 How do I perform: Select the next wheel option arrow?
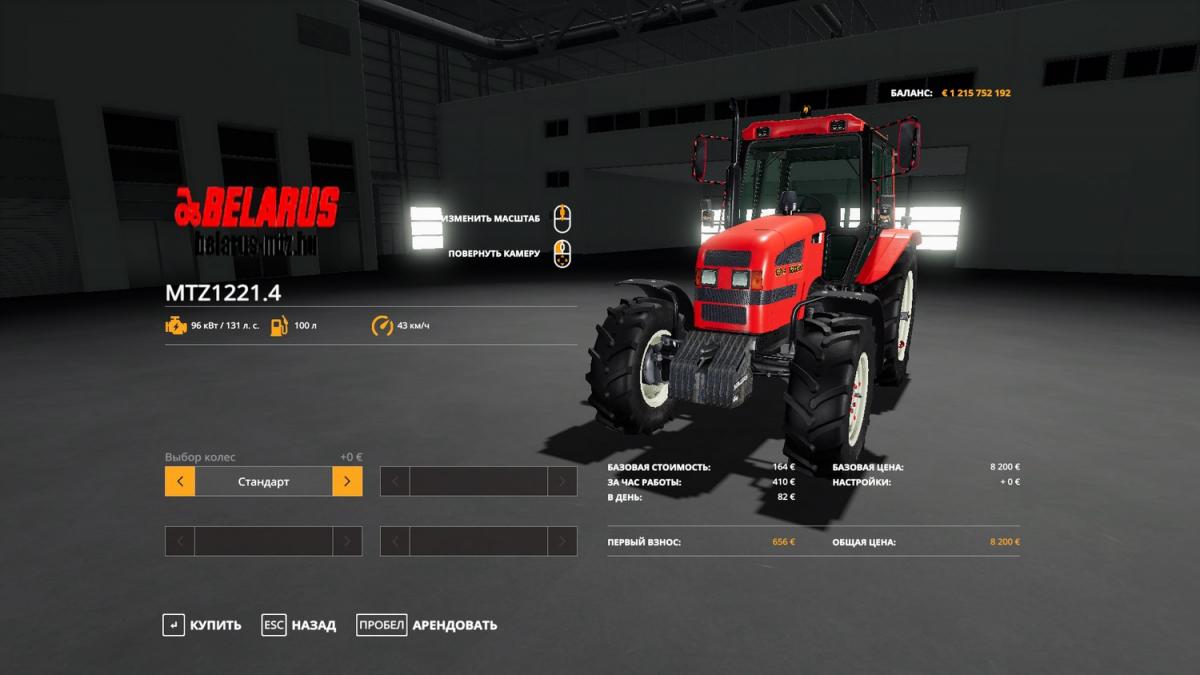[347, 481]
